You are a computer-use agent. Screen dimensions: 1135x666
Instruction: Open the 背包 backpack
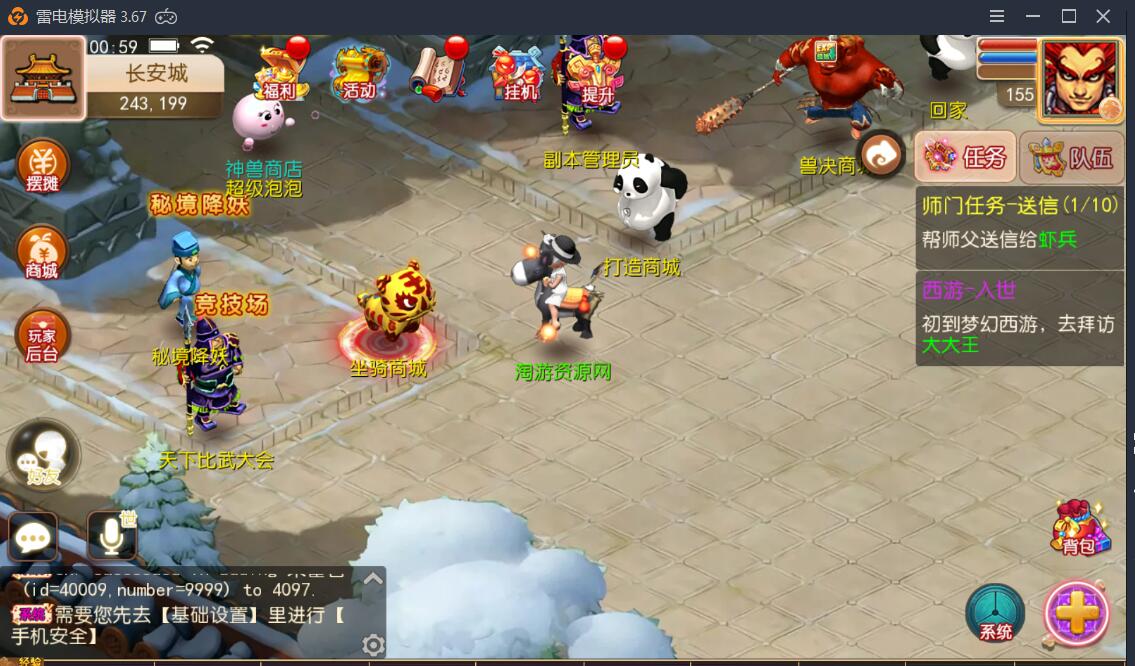1078,529
